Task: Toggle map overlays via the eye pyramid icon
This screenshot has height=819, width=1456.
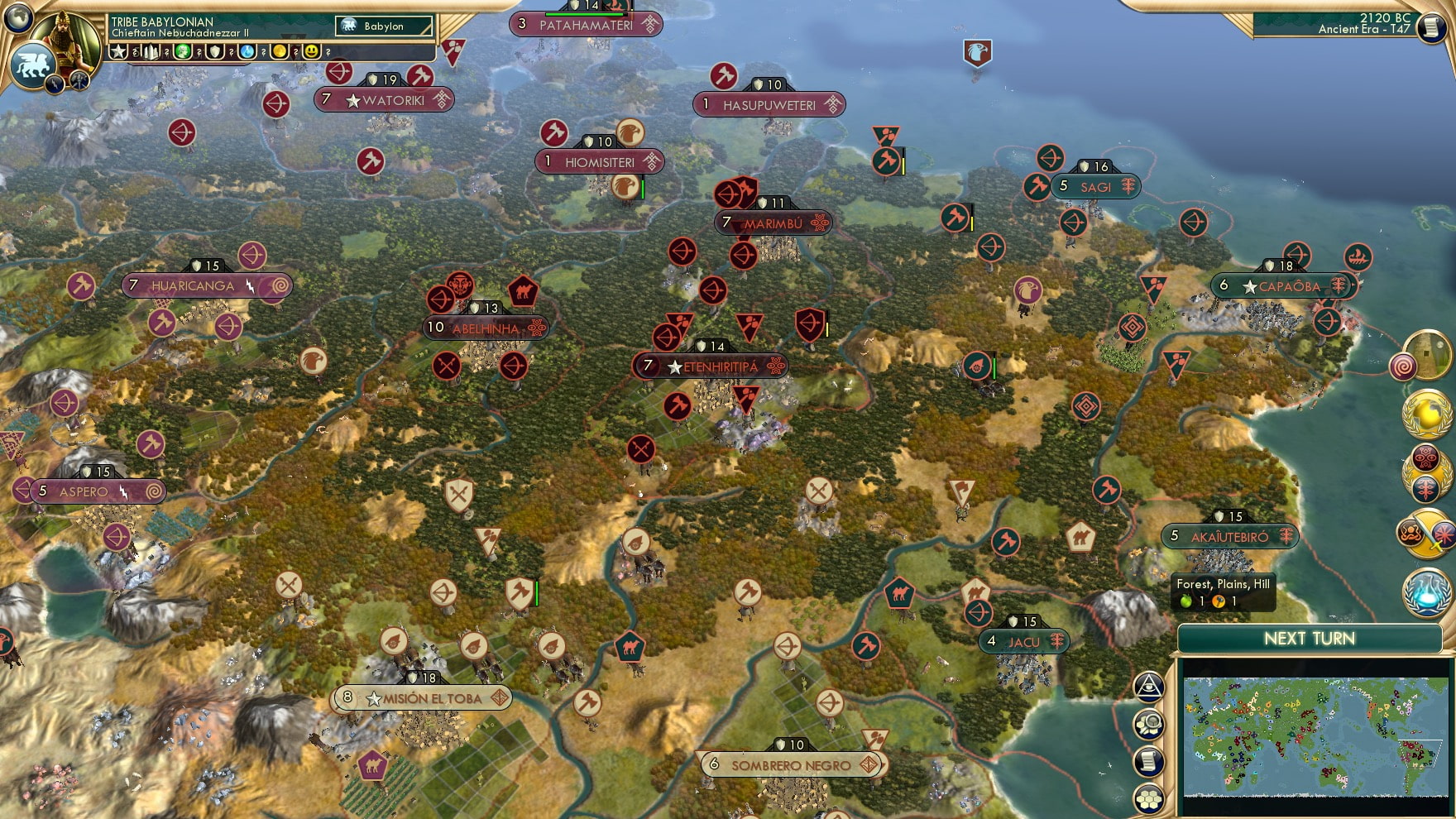Action: 1150,687
